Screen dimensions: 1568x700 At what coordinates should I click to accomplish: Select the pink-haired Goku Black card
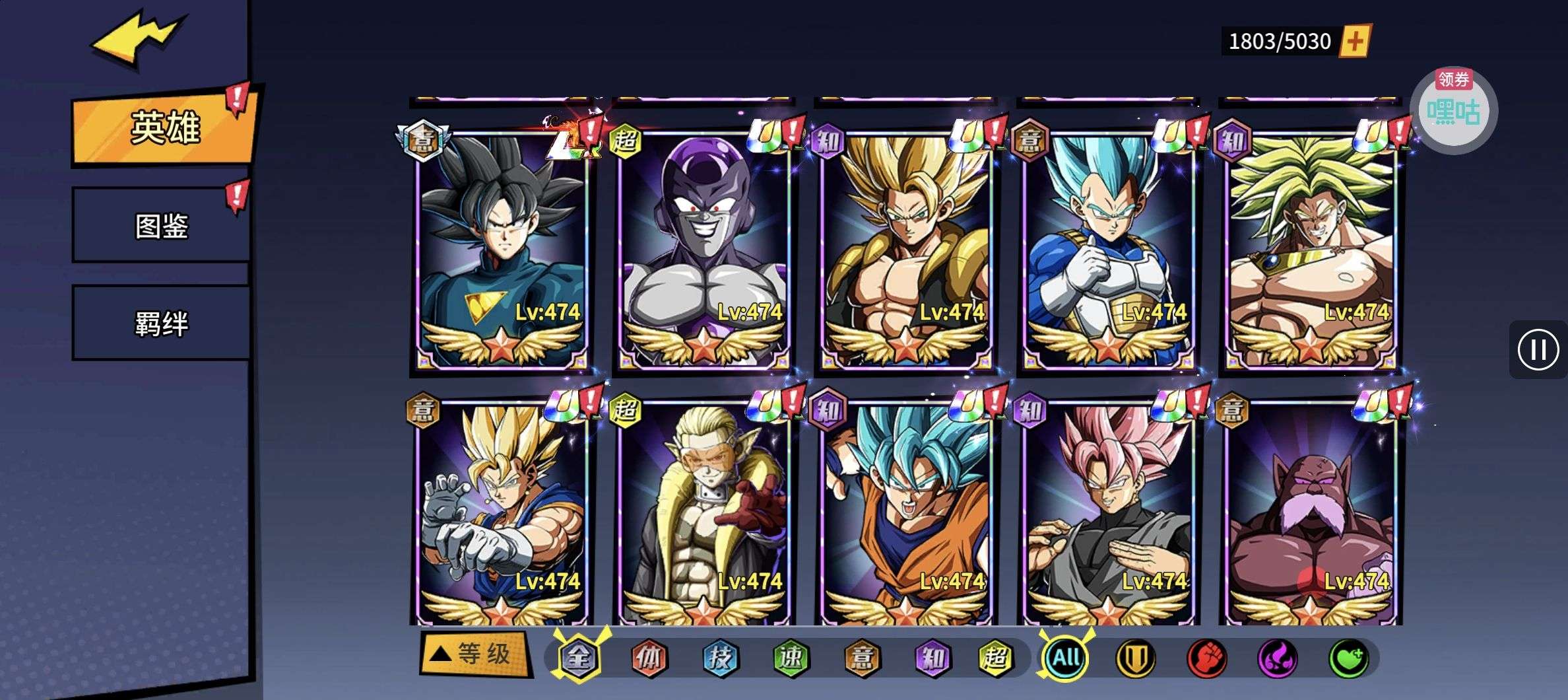pos(1109,515)
